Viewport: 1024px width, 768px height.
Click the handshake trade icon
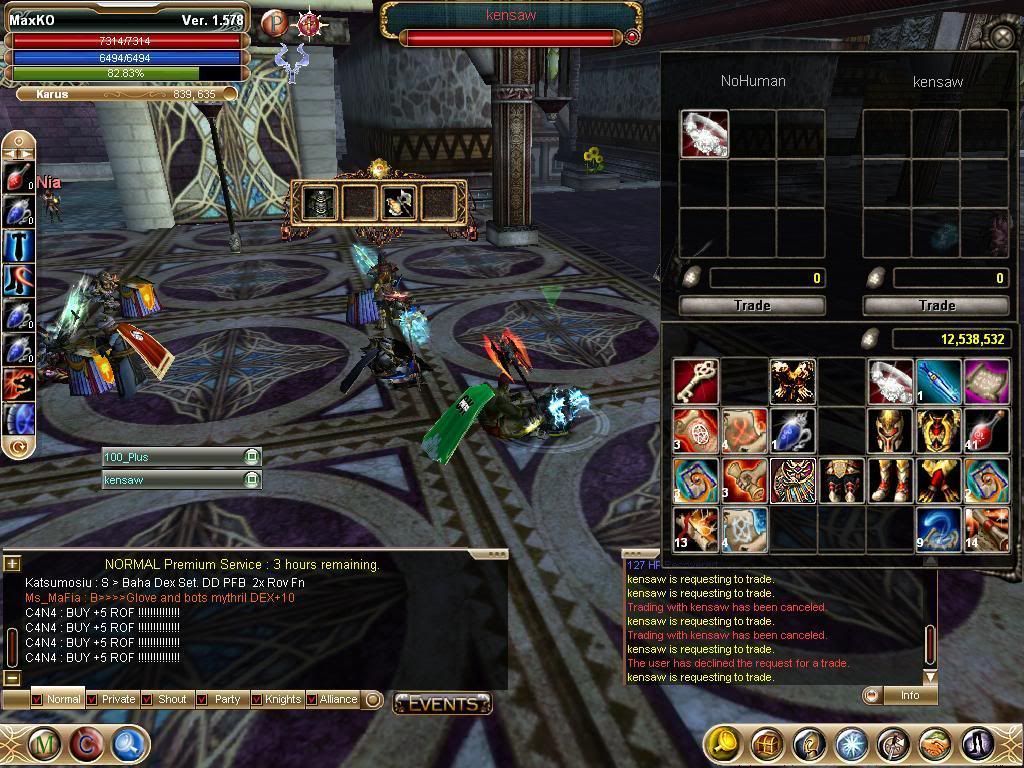(935, 744)
